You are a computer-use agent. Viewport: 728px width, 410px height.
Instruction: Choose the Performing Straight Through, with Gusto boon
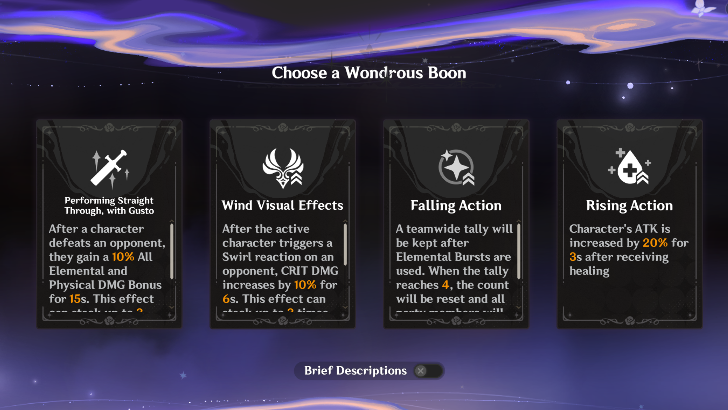[107, 220]
